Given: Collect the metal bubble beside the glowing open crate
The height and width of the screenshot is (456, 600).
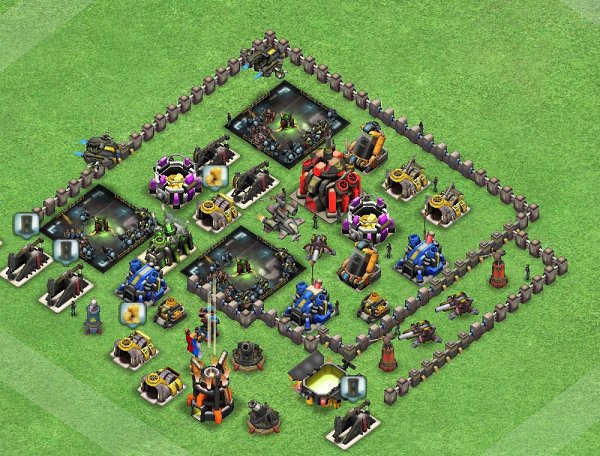Looking at the screenshot, I should point(349,387).
